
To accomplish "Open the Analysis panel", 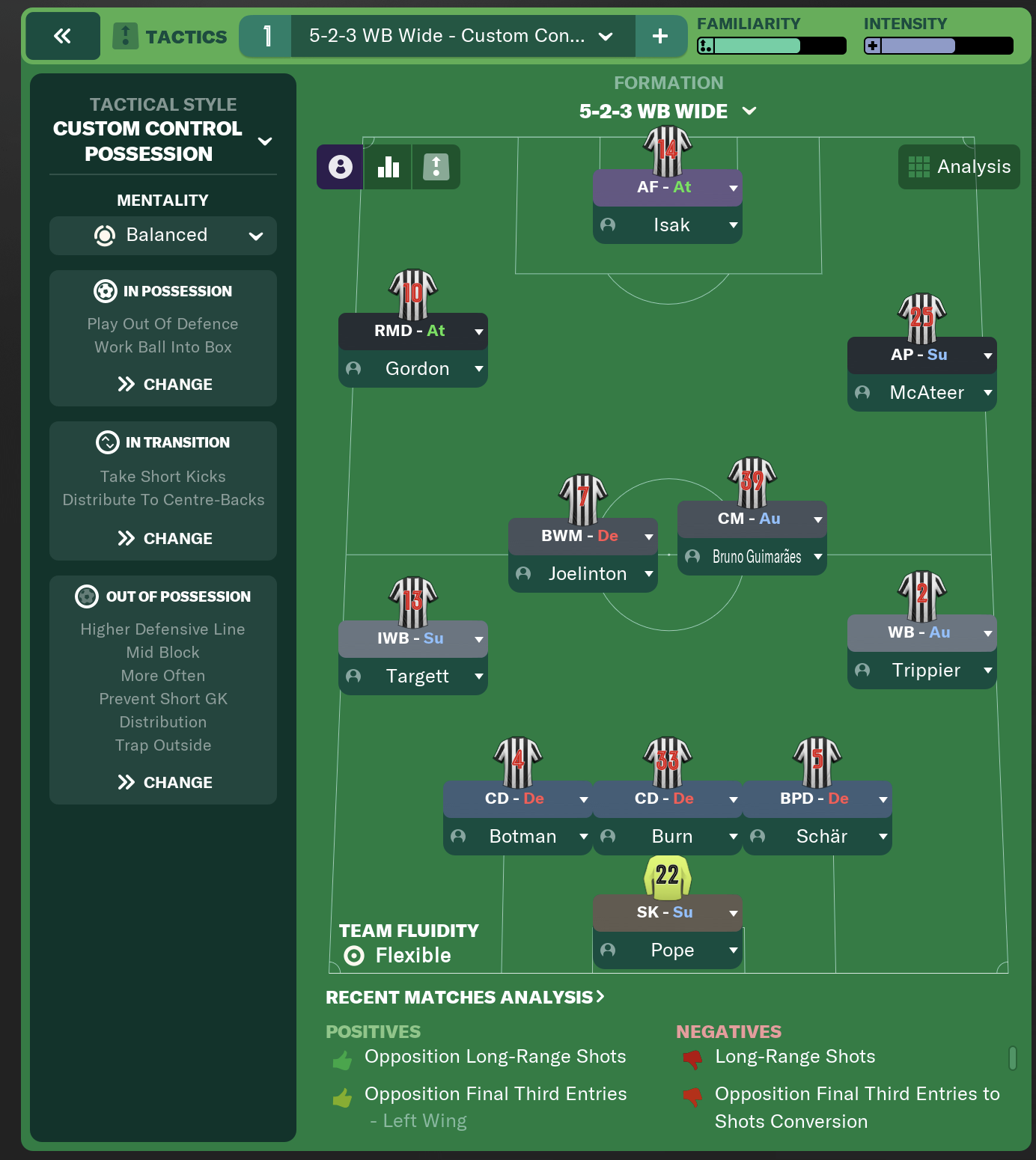I will tap(958, 166).
